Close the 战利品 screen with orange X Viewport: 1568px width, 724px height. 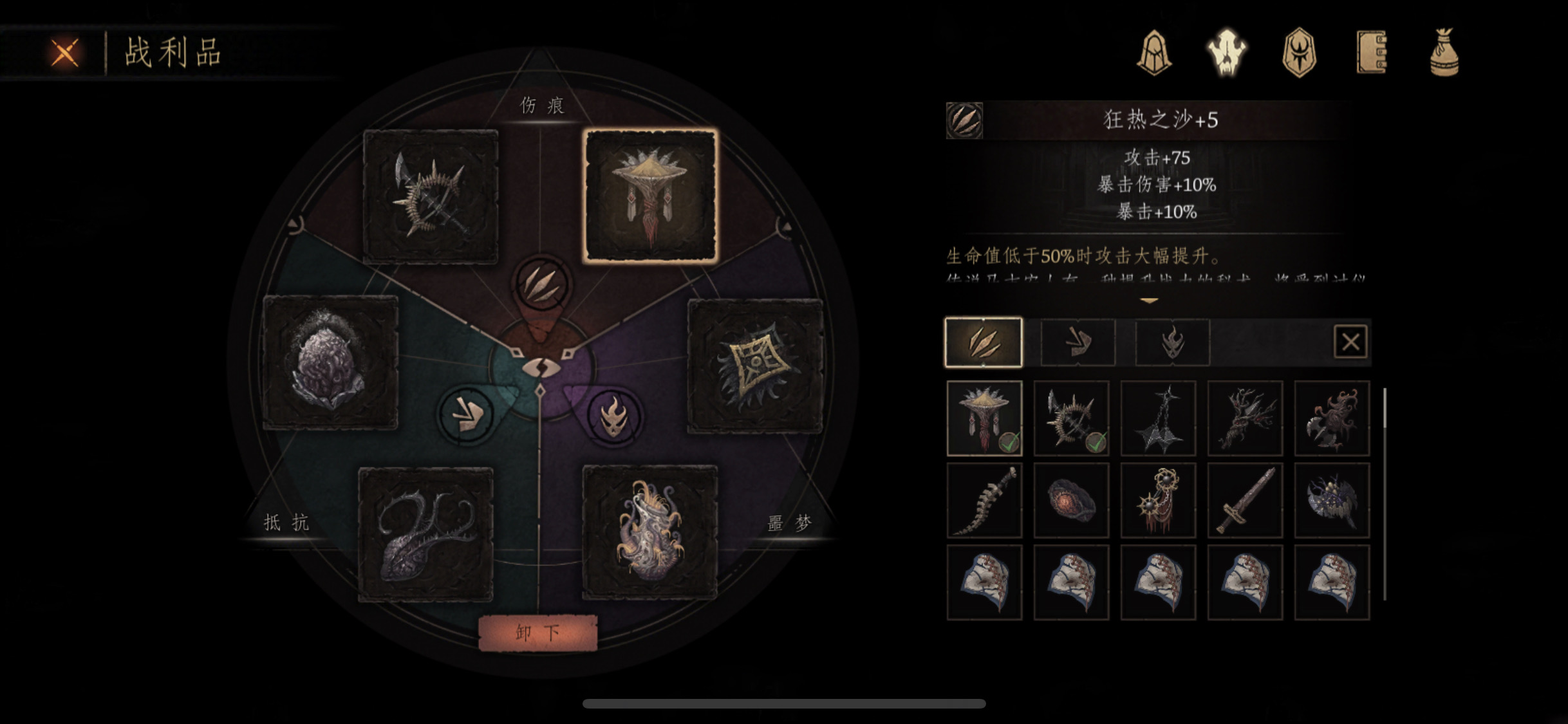[65, 53]
